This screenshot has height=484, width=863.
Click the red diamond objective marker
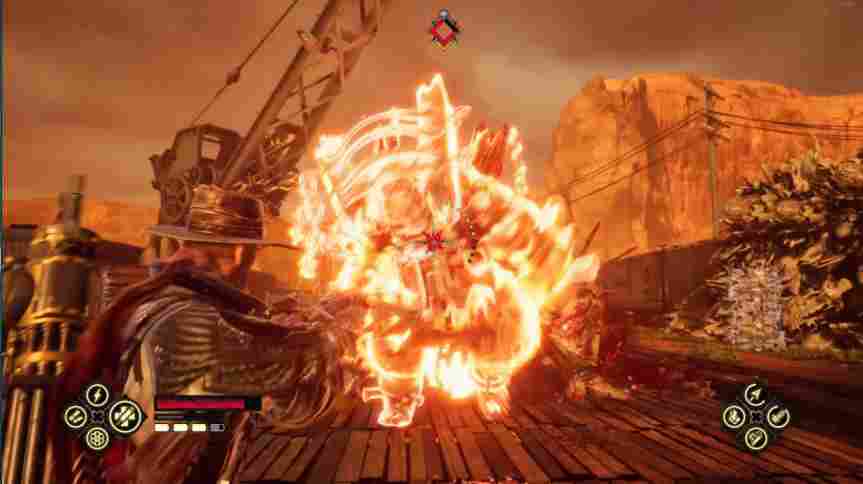tap(444, 31)
